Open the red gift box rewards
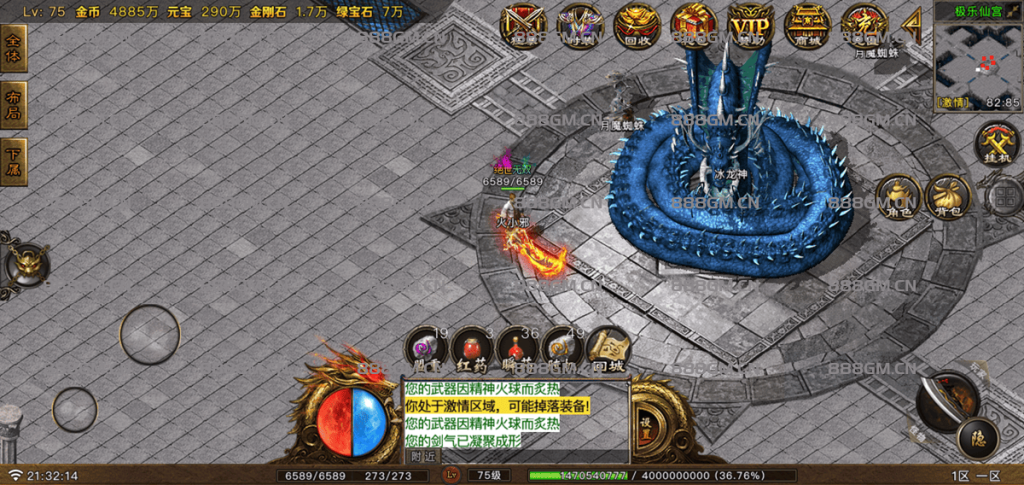The height and width of the screenshot is (485, 1024). 691,25
